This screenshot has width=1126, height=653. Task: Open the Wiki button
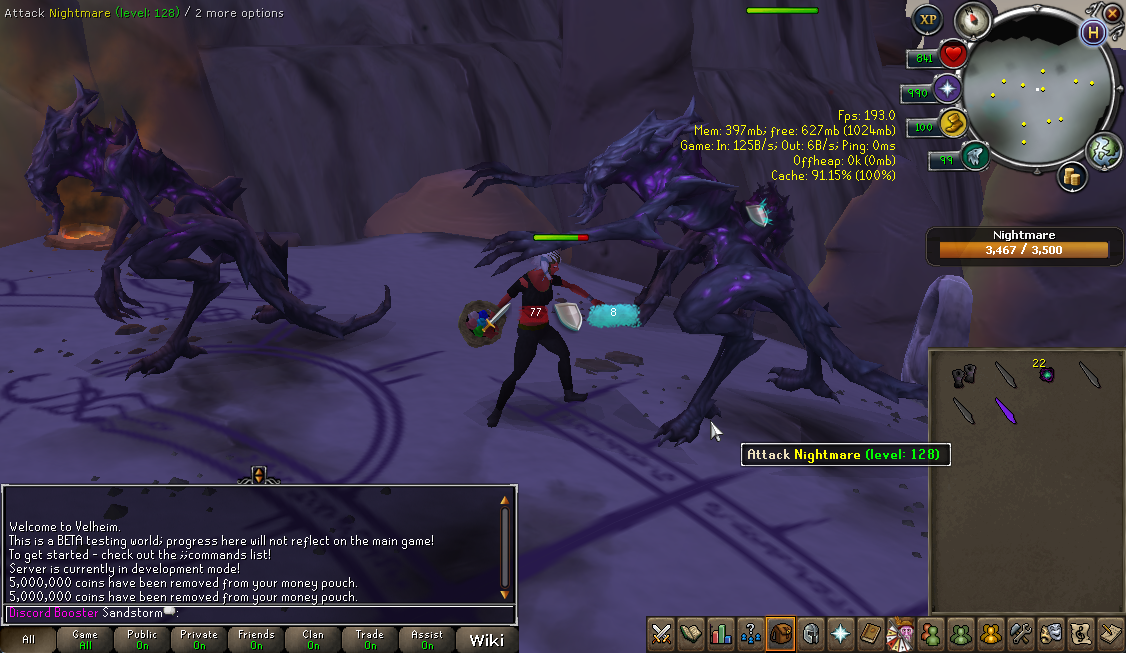coord(486,640)
